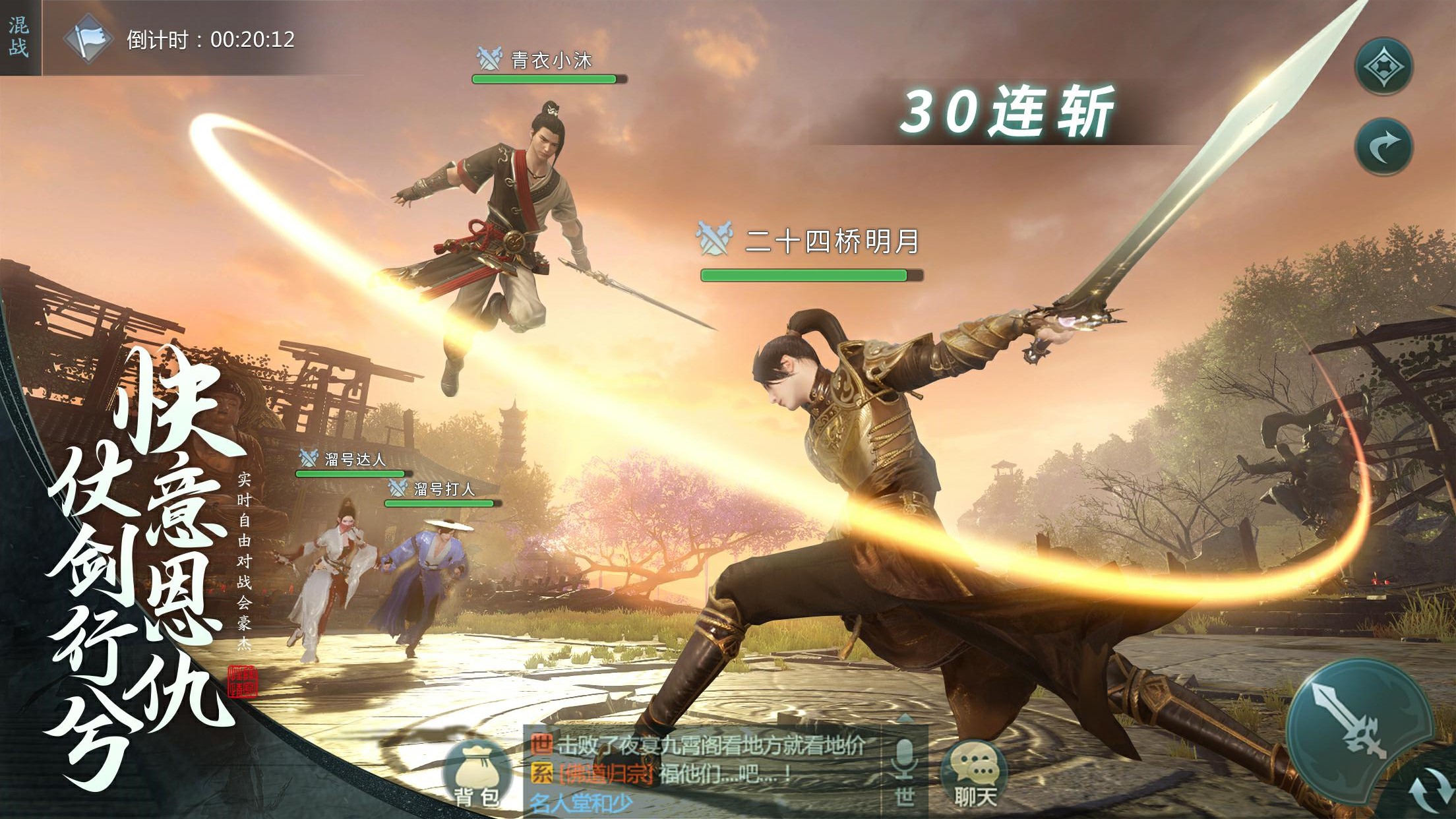1456x819 pixels.
Task: Click the chat message box
Action: coord(703,772)
